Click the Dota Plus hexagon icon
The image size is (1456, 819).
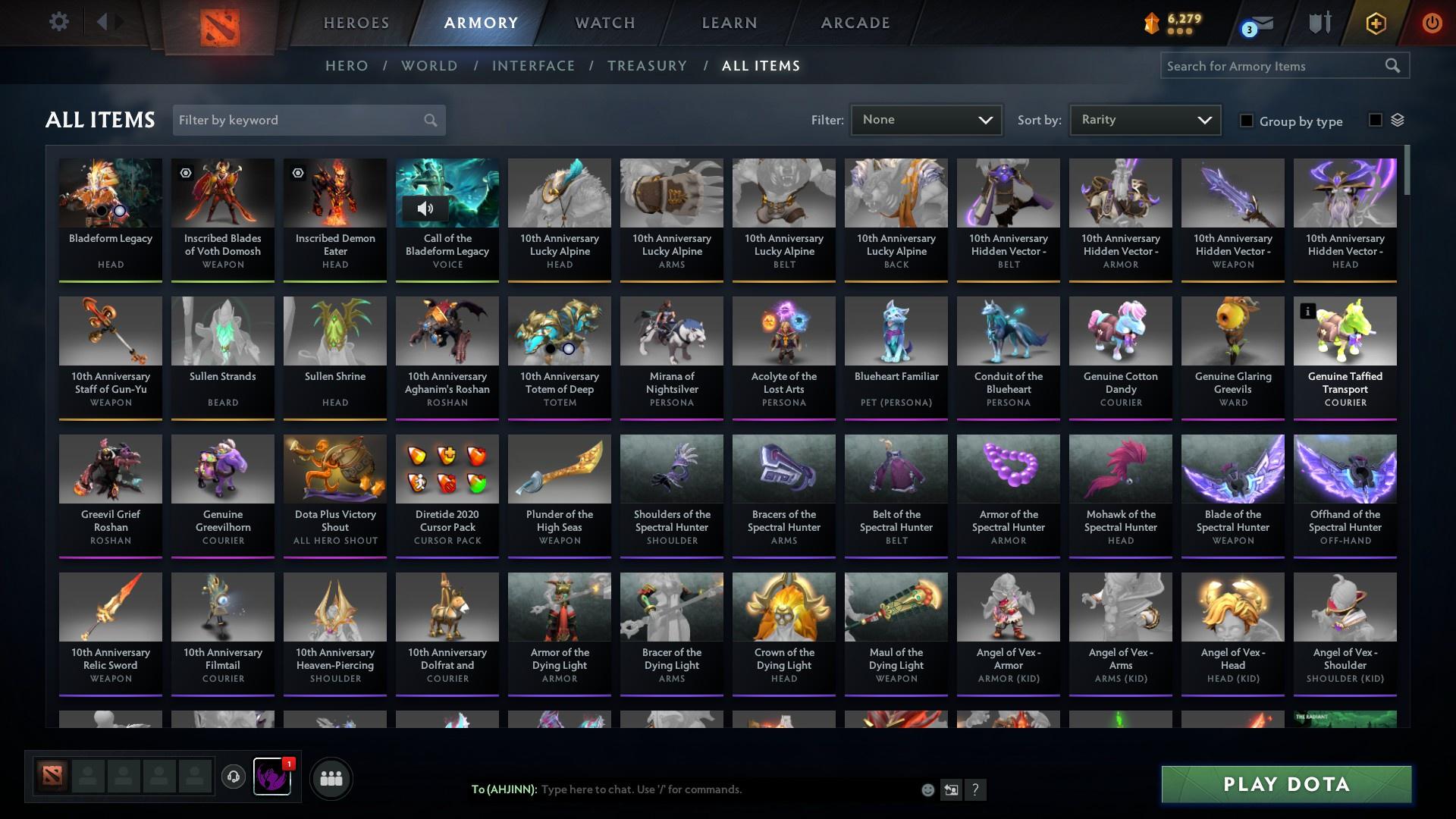point(1376,22)
